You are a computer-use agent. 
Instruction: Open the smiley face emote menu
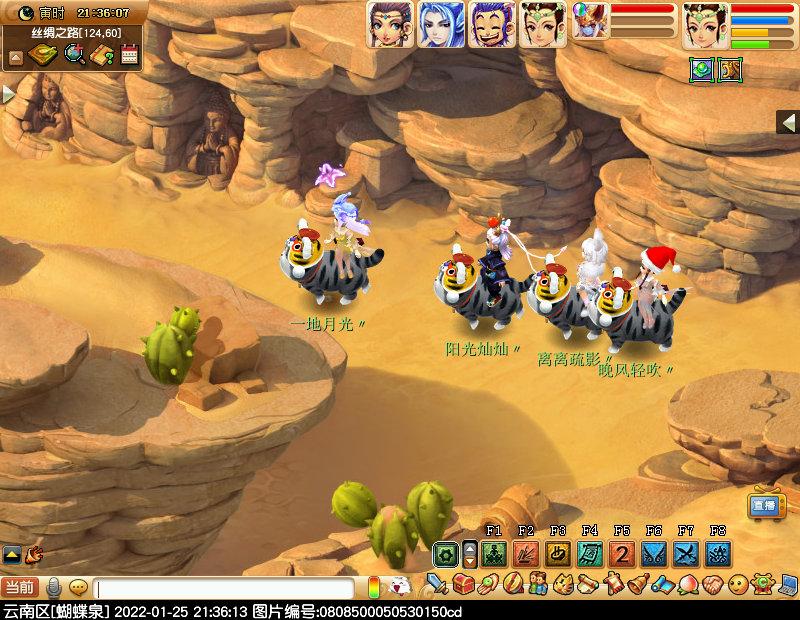tap(737, 582)
